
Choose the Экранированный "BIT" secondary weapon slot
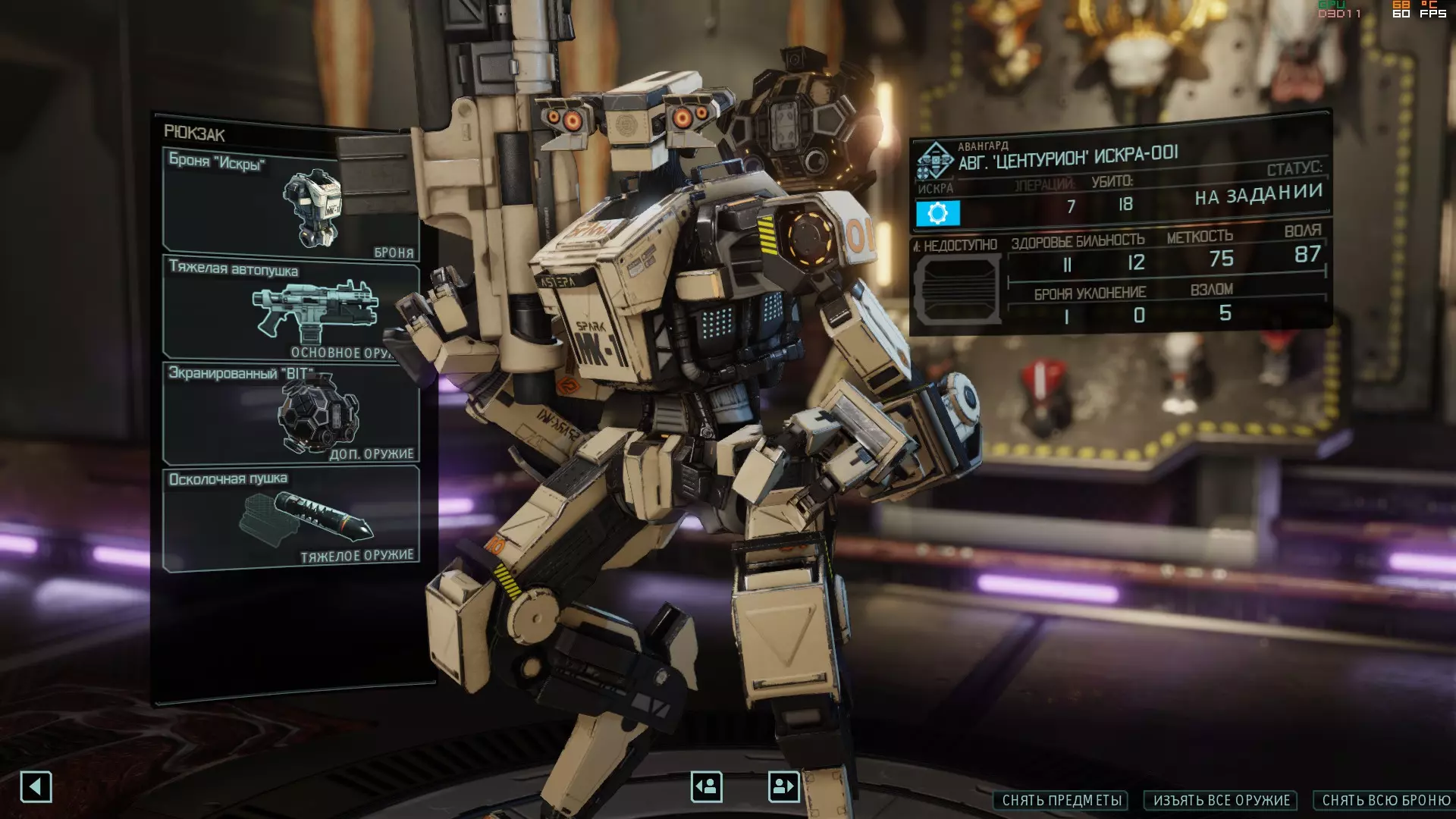coord(290,414)
